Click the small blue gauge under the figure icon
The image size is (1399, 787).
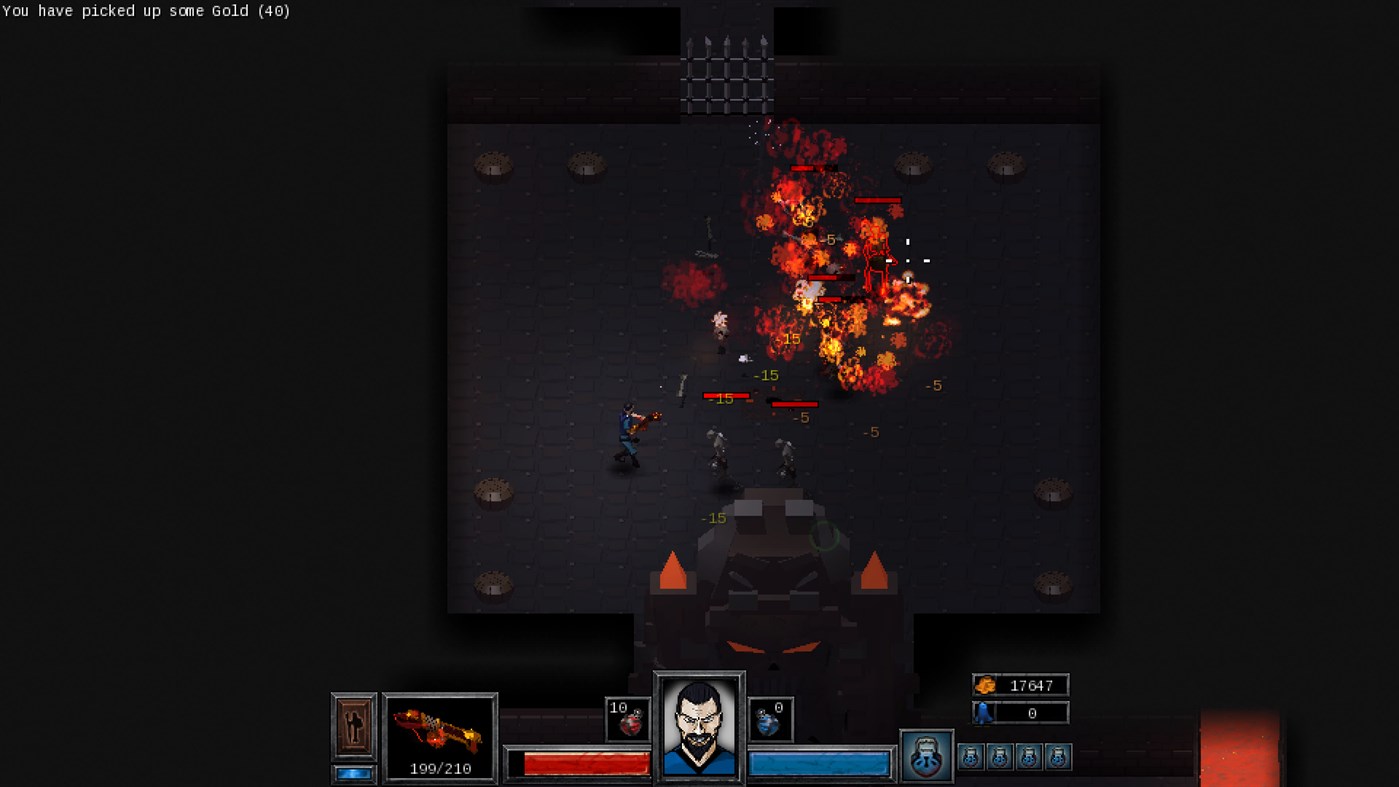pyautogui.click(x=354, y=772)
